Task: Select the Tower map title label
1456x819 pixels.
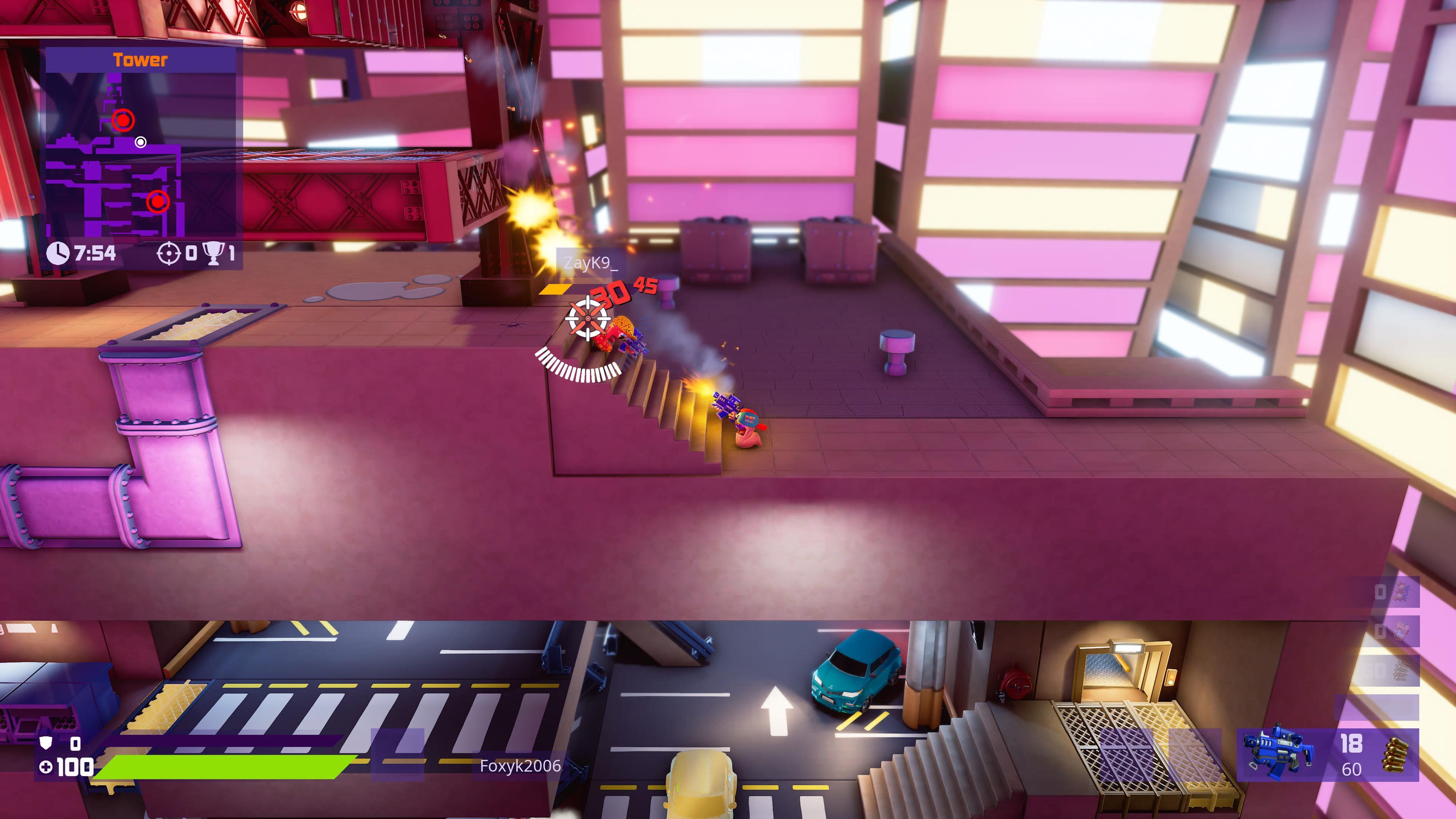Action: (141, 59)
